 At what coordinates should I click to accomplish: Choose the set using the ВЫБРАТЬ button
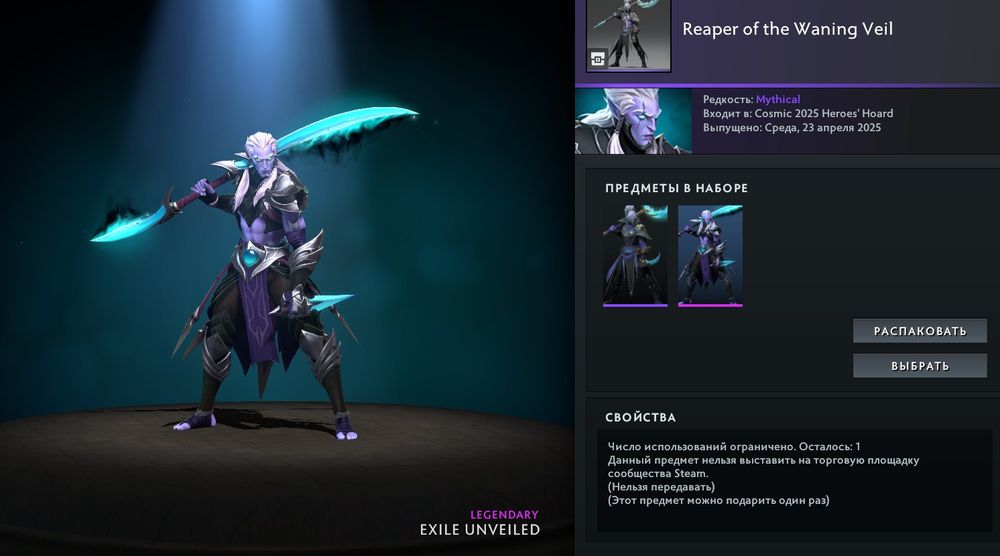pos(919,366)
